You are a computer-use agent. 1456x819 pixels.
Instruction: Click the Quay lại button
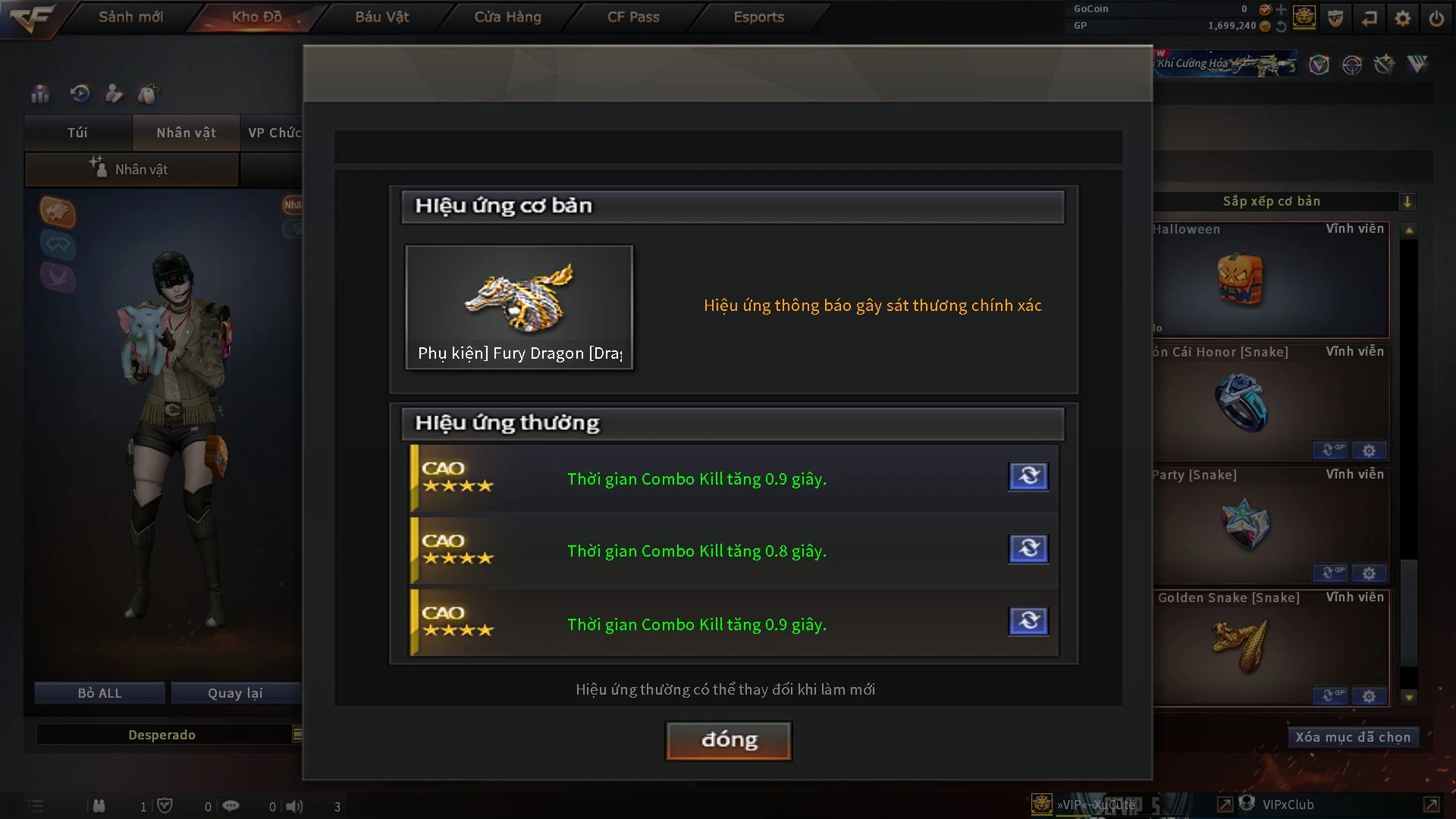235,693
